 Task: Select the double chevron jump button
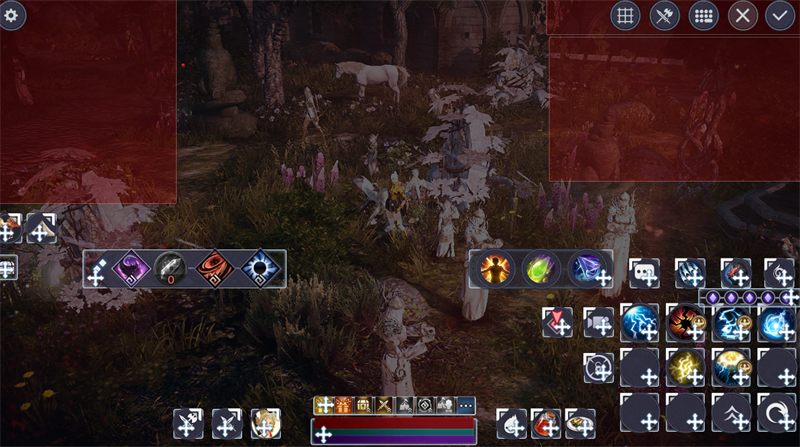tap(731, 411)
